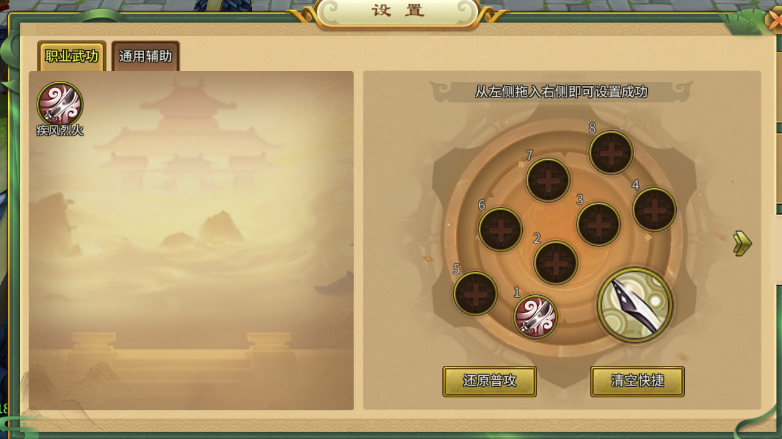This screenshot has width=782, height=439.
Task: Clear shortcuts with 清空快捷 button
Action: pos(637,381)
